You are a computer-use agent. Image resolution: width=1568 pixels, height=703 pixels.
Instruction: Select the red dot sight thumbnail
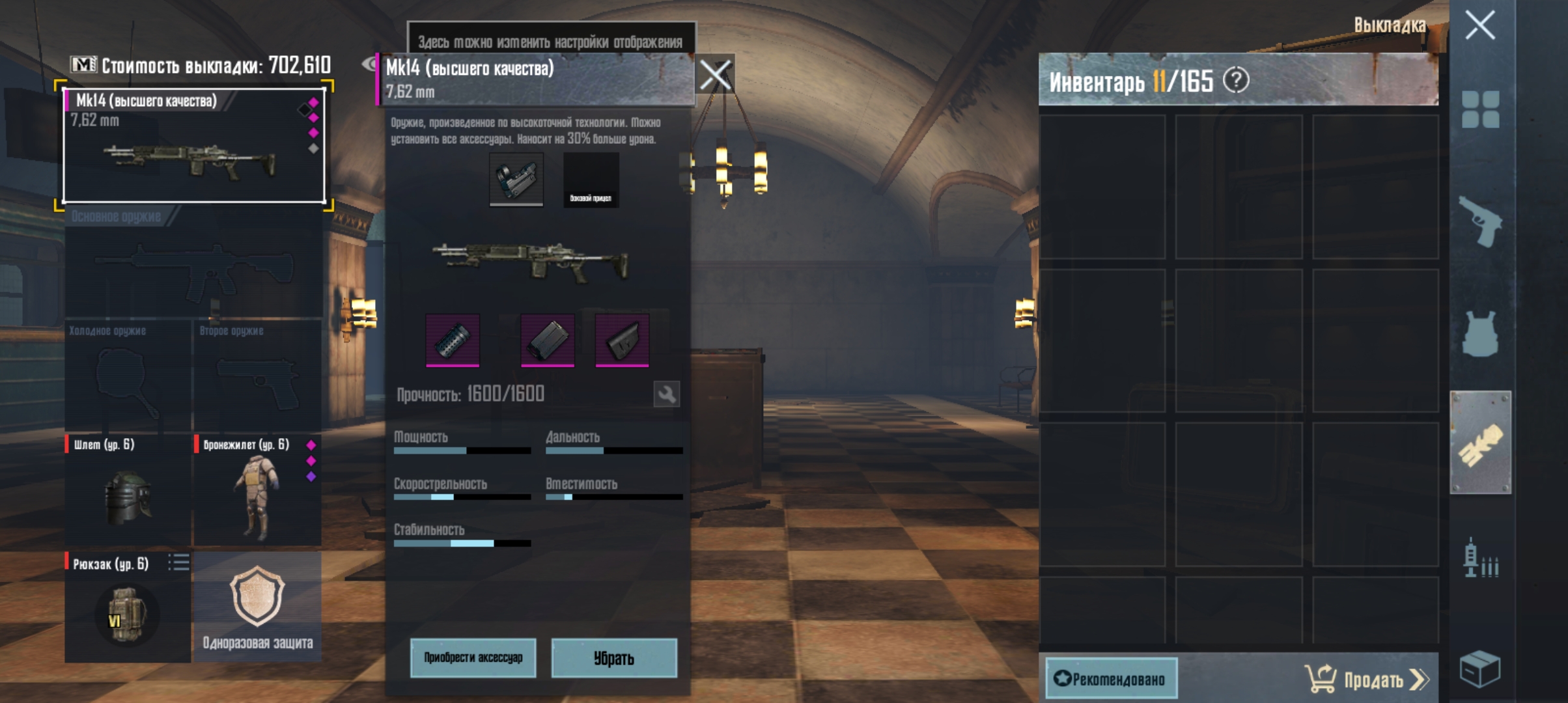click(x=515, y=180)
